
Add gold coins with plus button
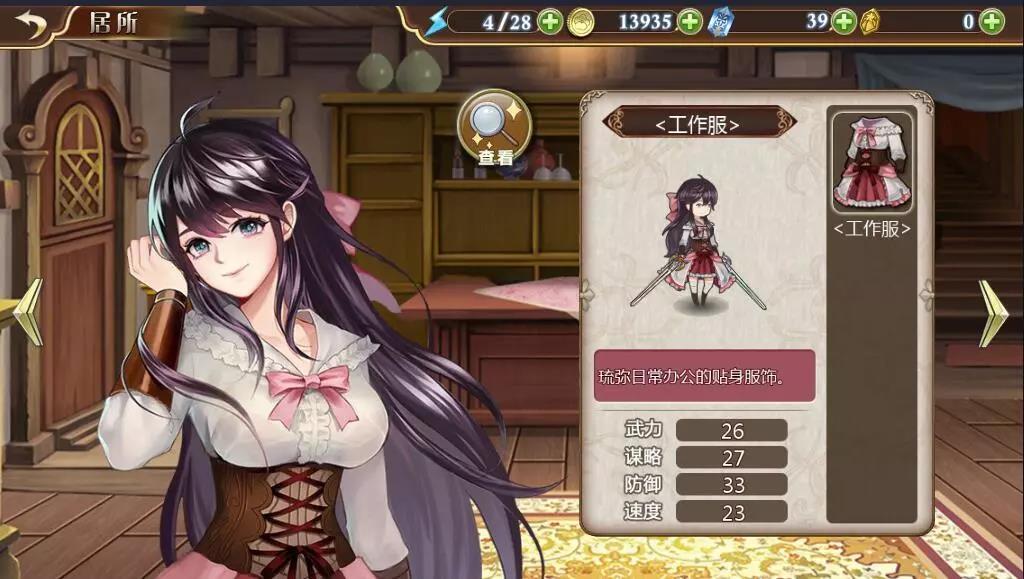(690, 21)
